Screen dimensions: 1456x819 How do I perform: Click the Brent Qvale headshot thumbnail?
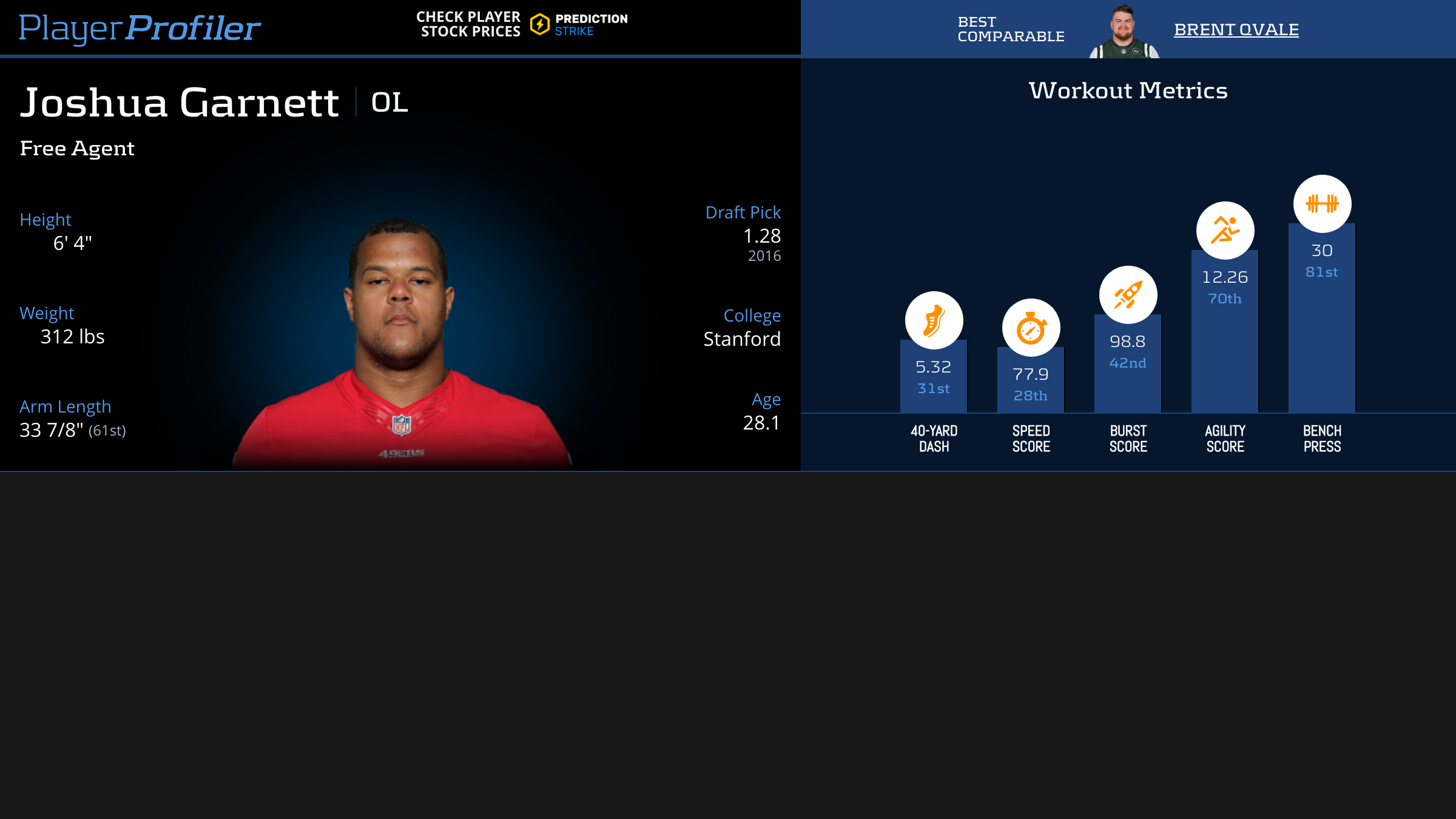click(x=1124, y=32)
